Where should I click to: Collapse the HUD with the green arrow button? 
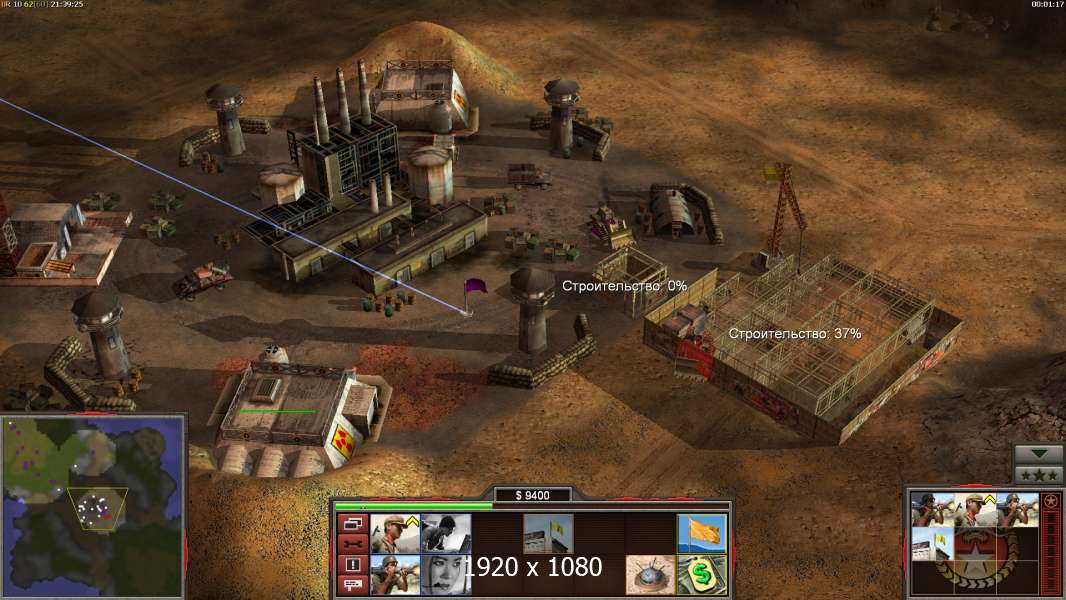tap(1039, 454)
